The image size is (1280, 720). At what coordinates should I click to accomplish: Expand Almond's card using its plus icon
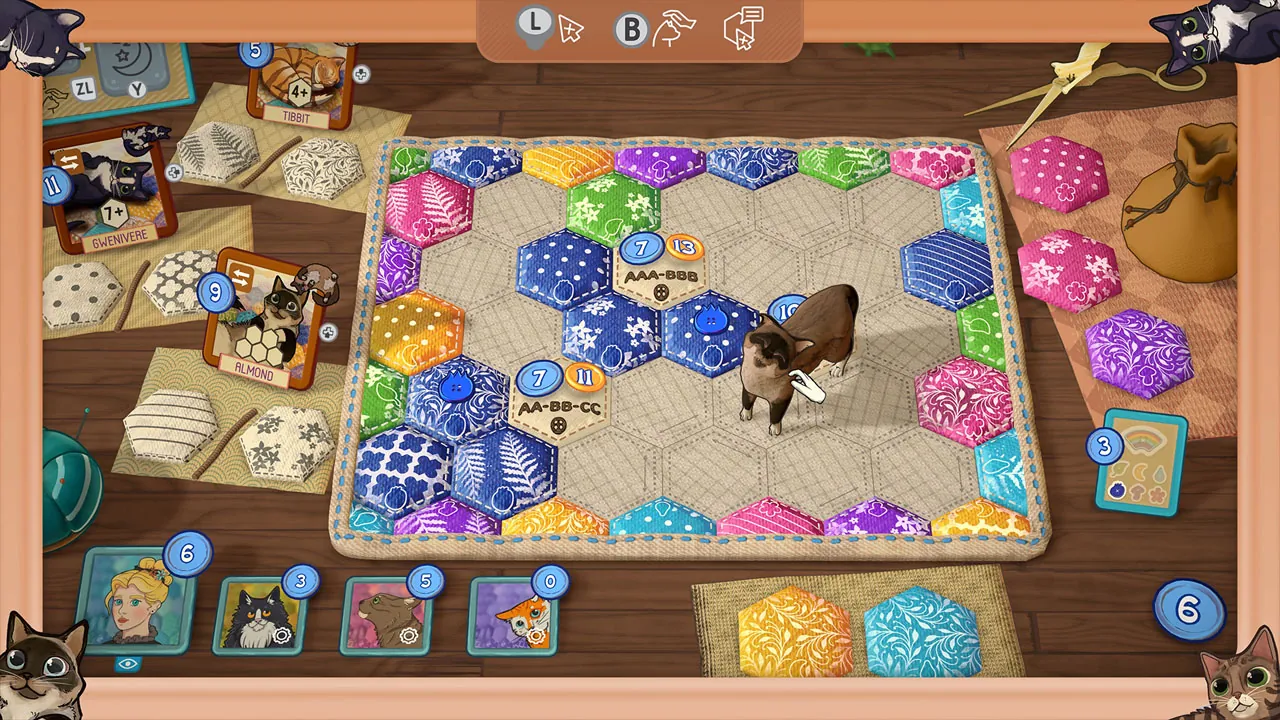329,331
